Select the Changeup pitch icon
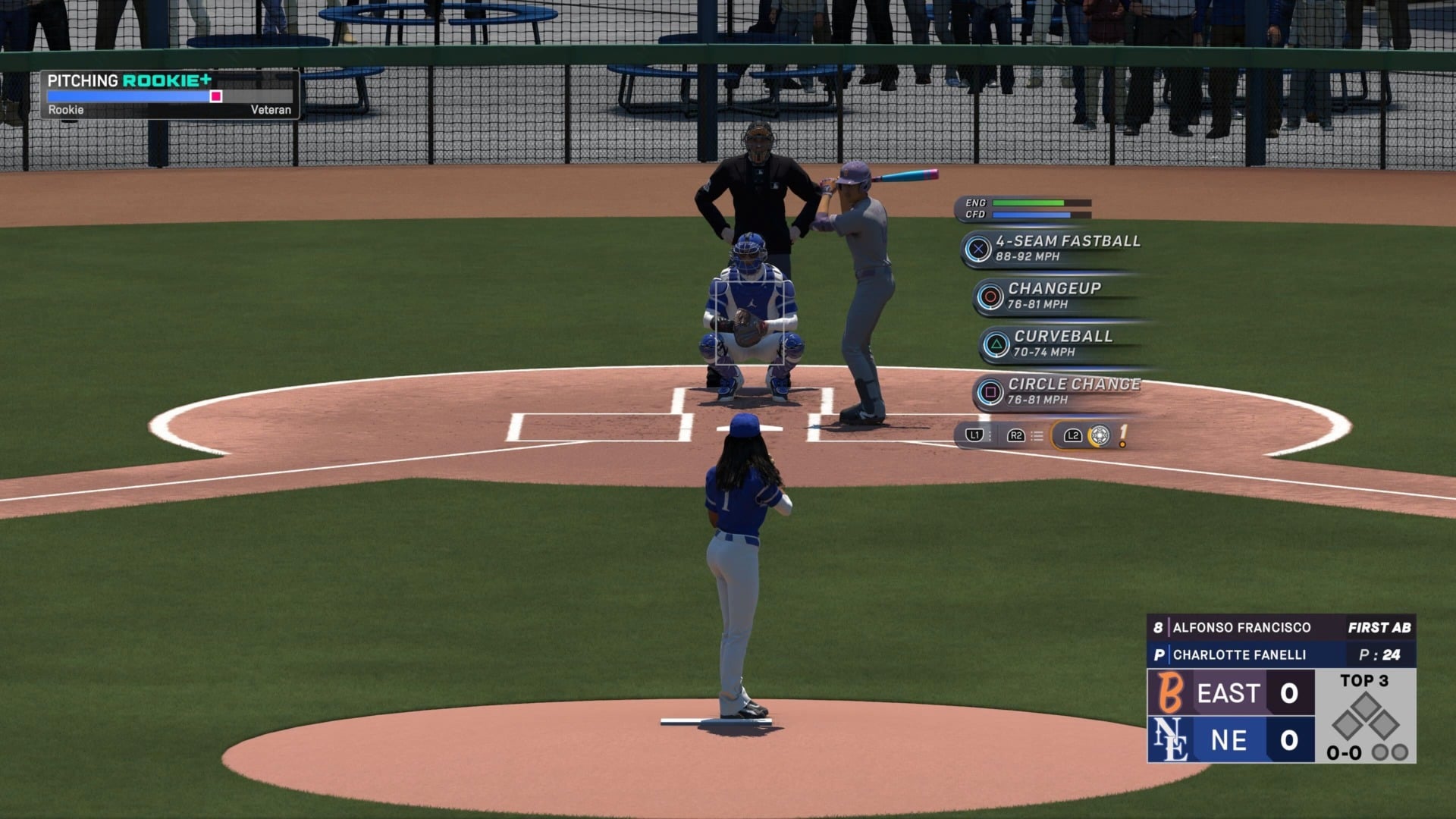The width and height of the screenshot is (1456, 819). (990, 294)
